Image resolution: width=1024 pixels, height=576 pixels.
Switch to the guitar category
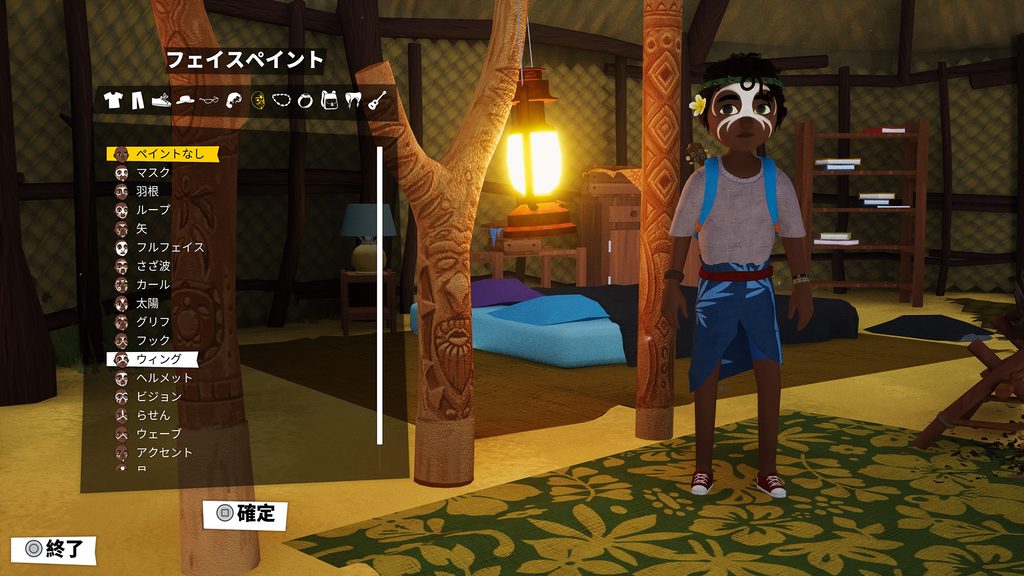pyautogui.click(x=377, y=100)
